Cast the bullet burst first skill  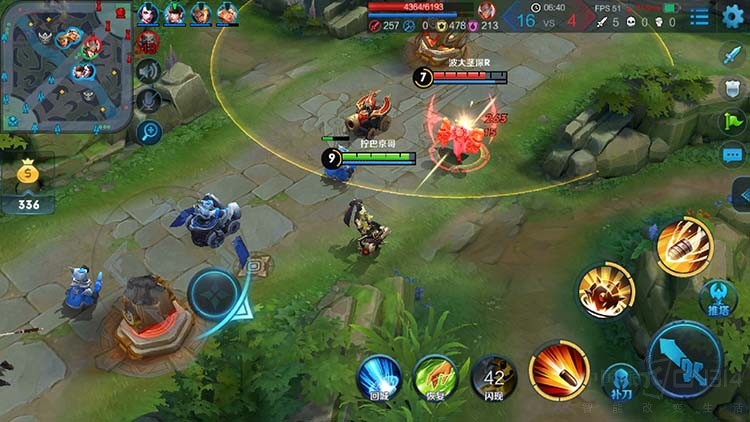point(559,370)
